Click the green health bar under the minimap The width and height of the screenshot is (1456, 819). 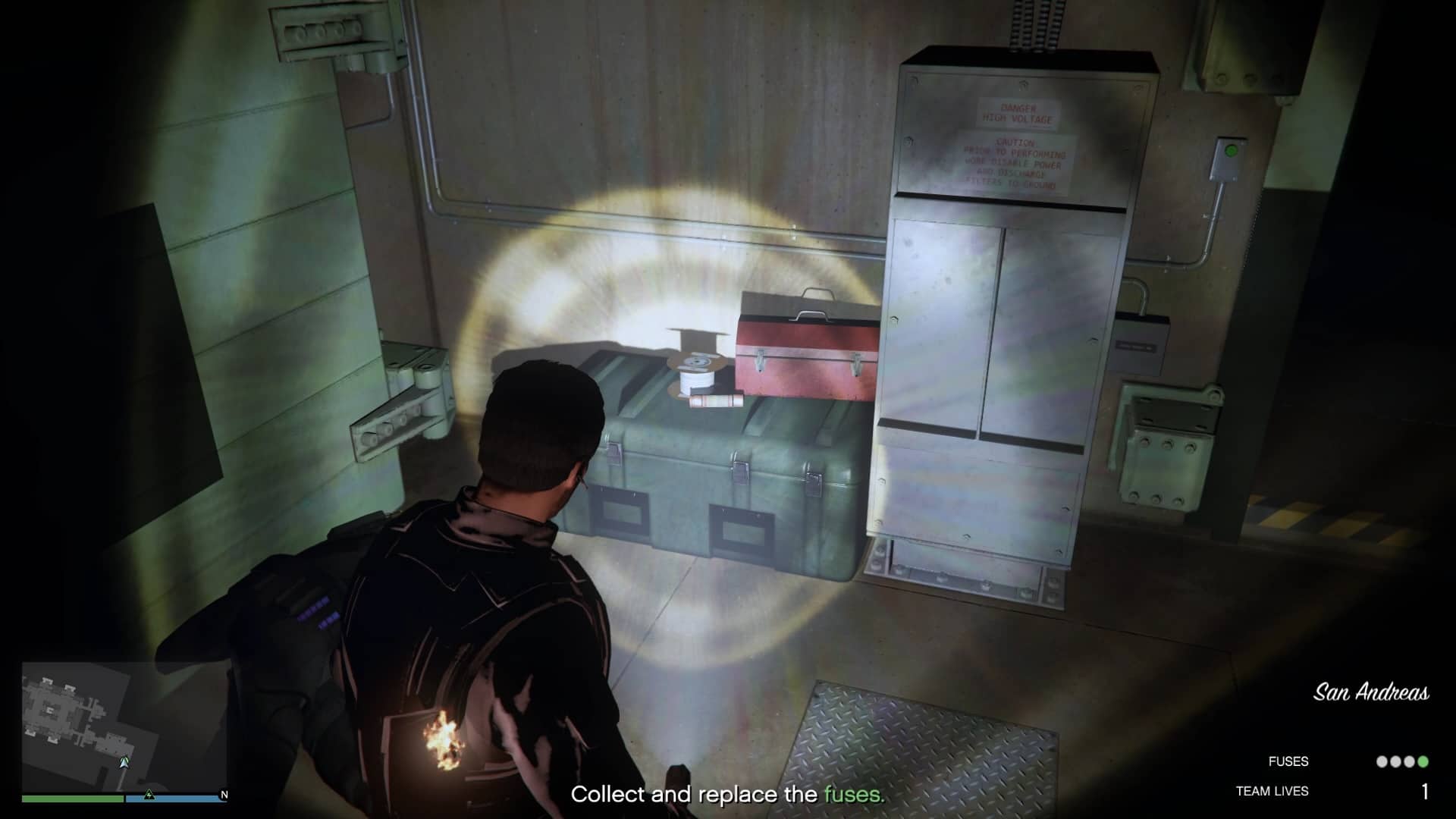pyautogui.click(x=72, y=799)
